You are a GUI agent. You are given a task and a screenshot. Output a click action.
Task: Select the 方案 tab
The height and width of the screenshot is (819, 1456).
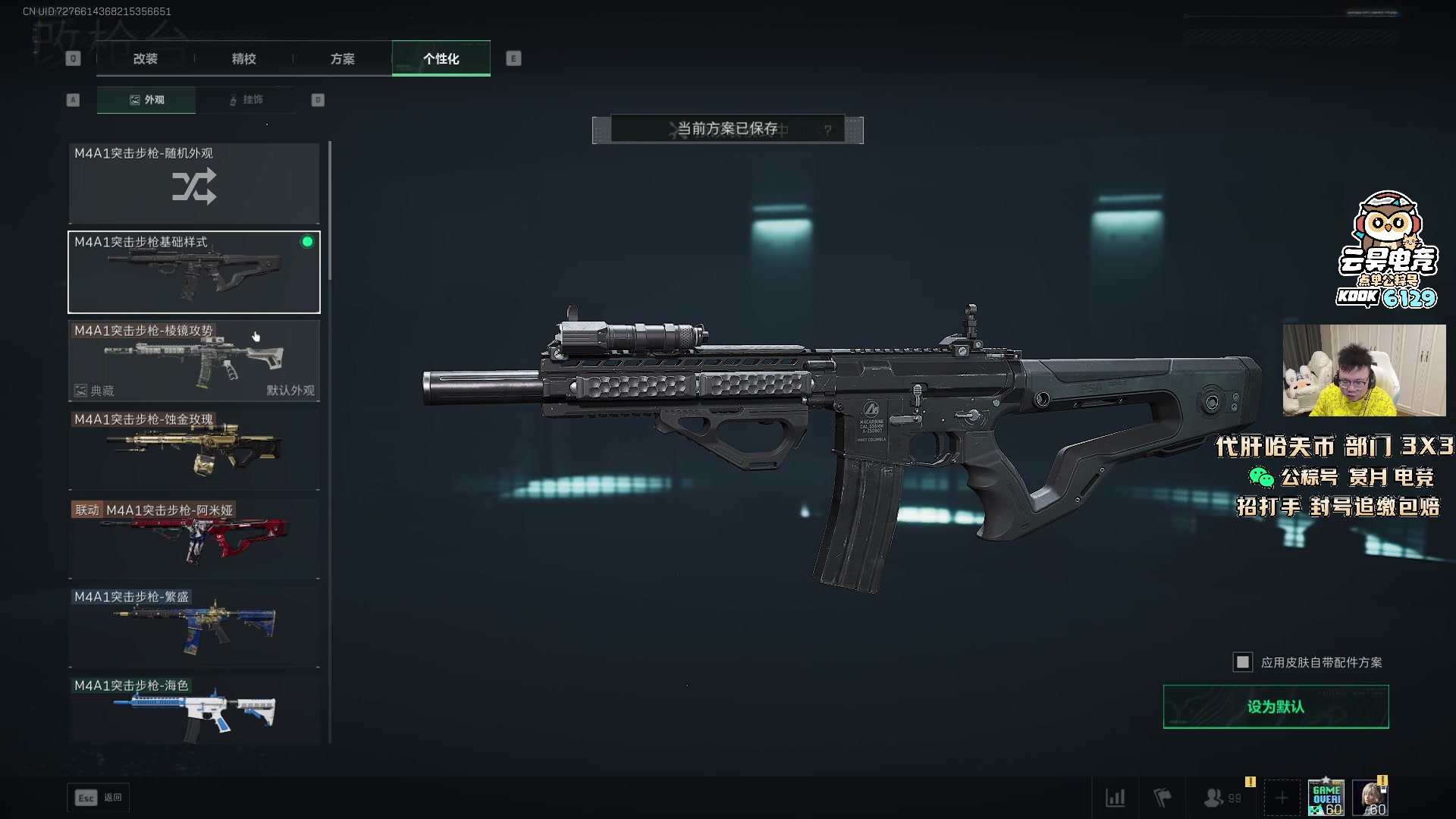pyautogui.click(x=342, y=58)
